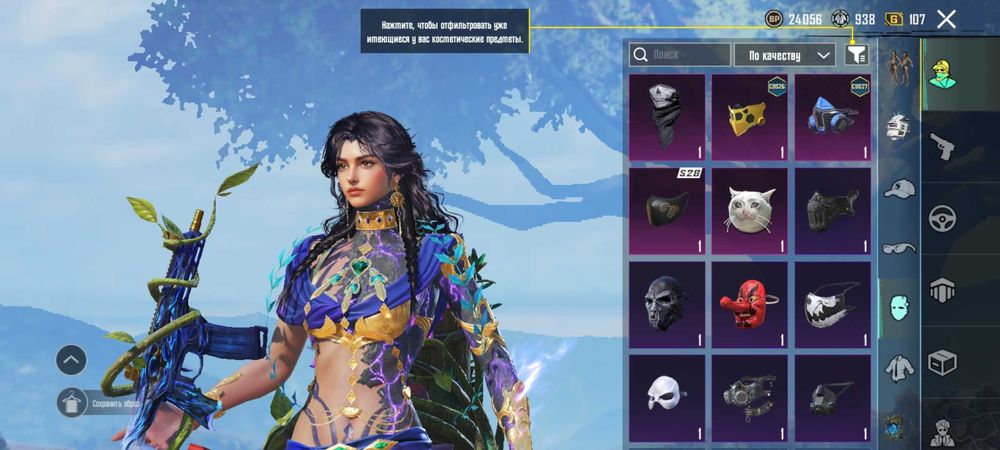Equip the white cat head mask

[x=749, y=210]
